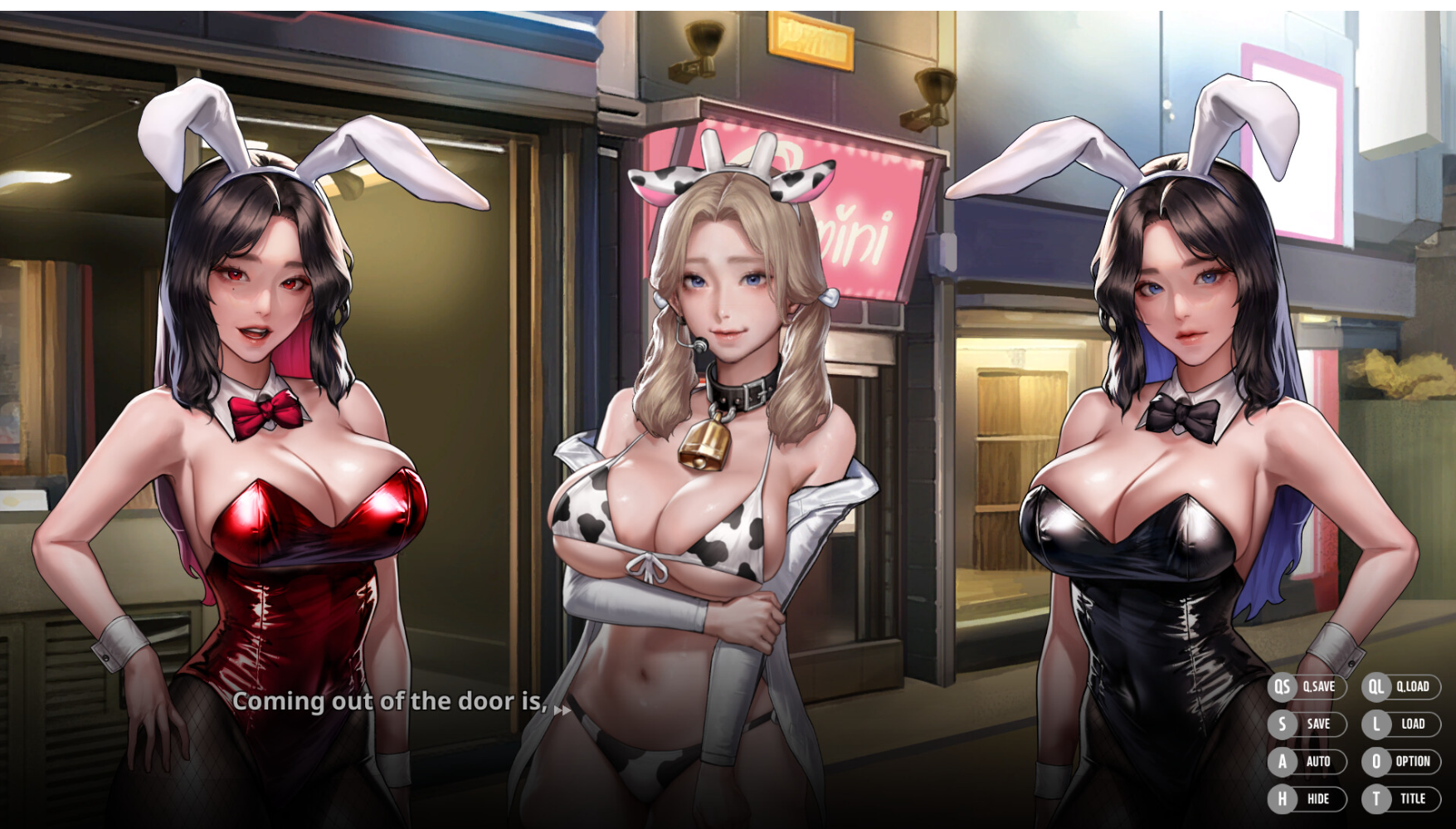This screenshot has height=829, width=1456.
Task: Click the blonde girl in the cow costume
Action: pyautogui.click(x=713, y=415)
